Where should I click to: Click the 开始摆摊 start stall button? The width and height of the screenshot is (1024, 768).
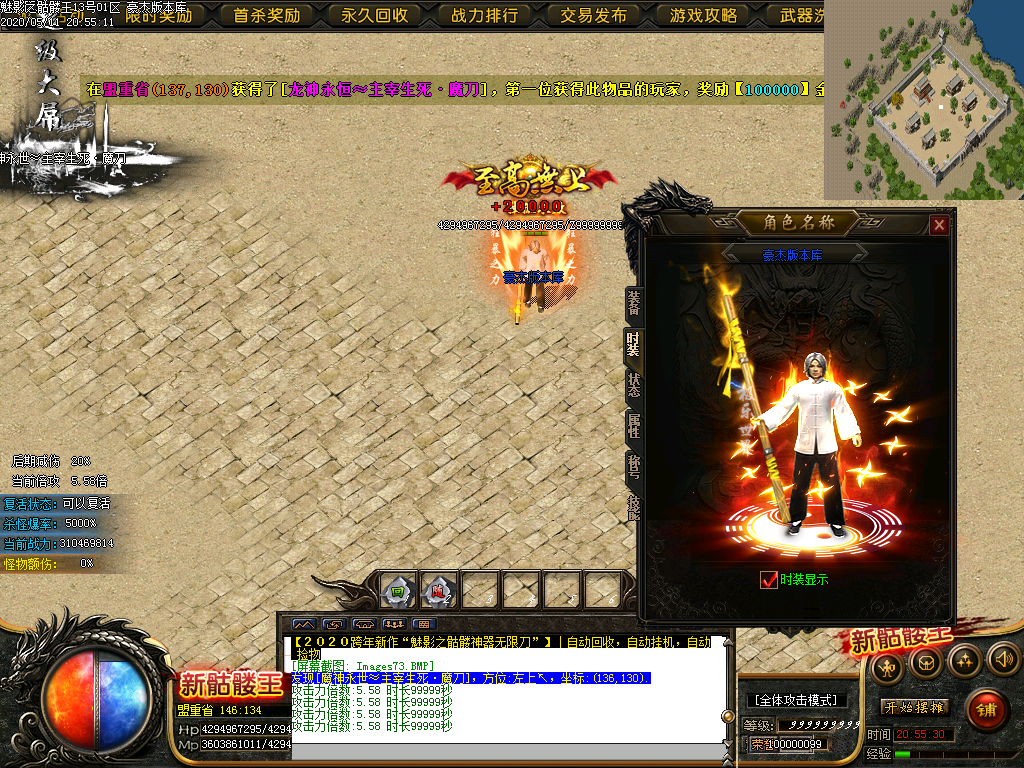click(915, 707)
